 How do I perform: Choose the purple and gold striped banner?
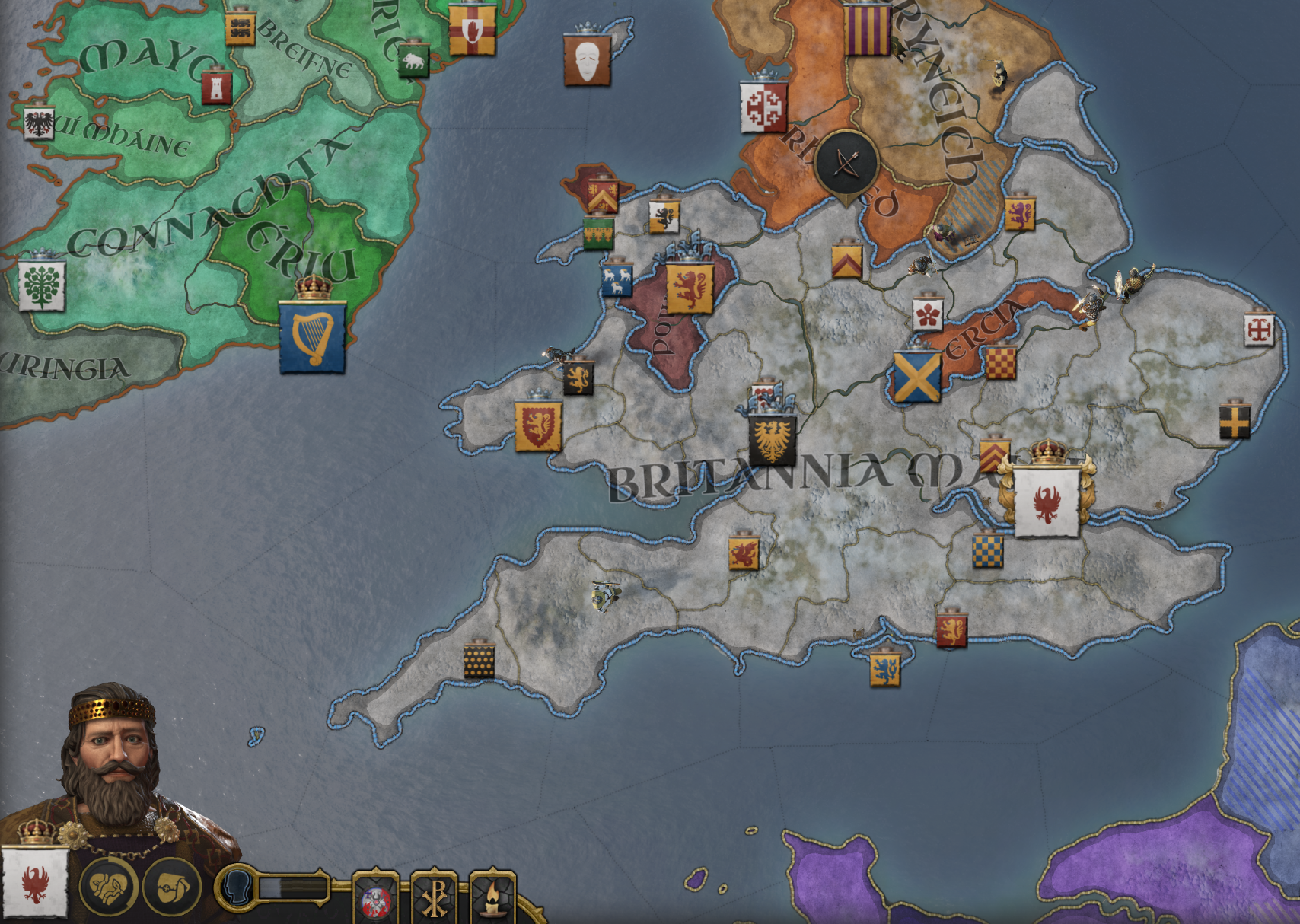coord(867,29)
